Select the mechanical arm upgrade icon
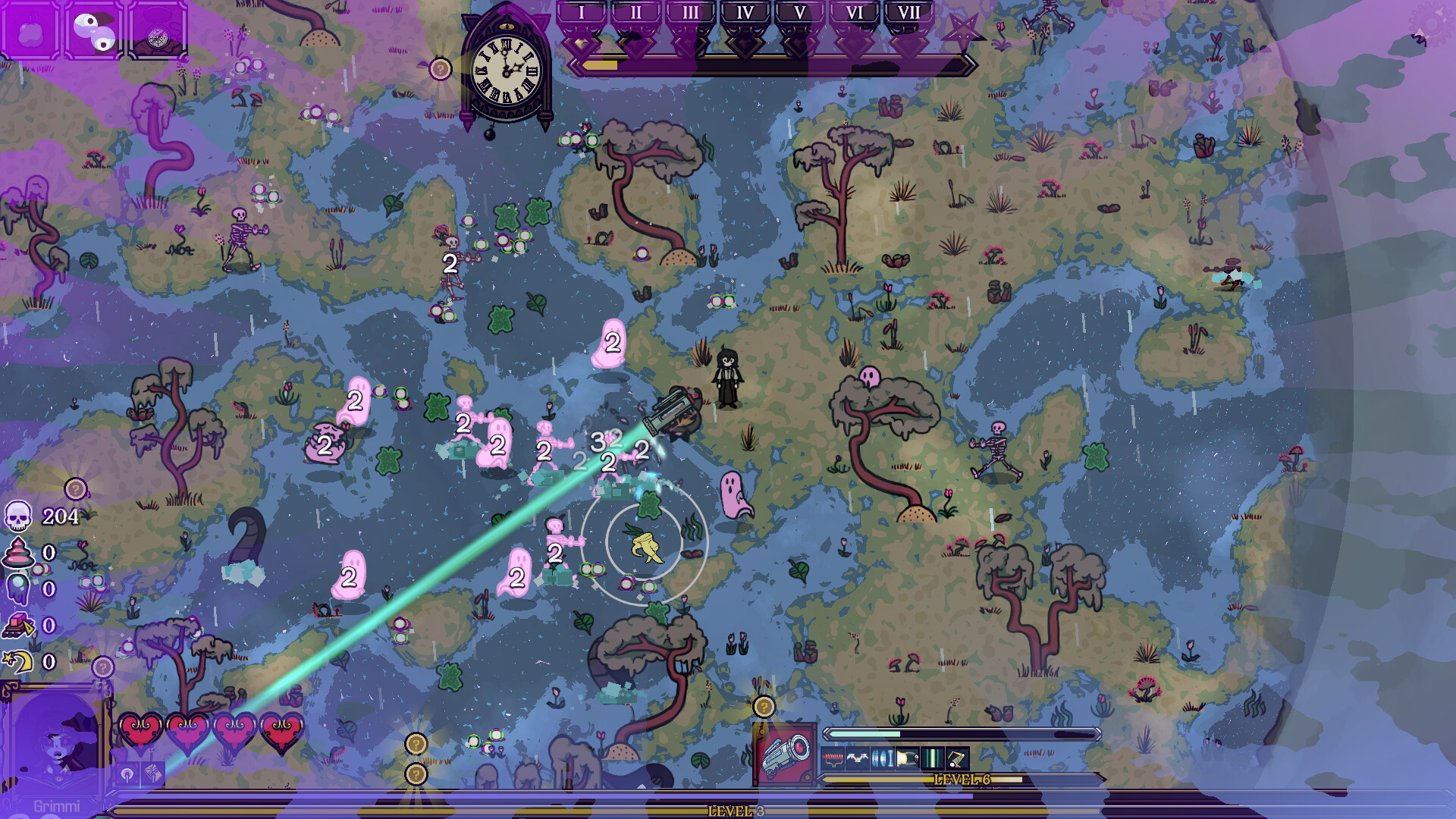 [956, 758]
